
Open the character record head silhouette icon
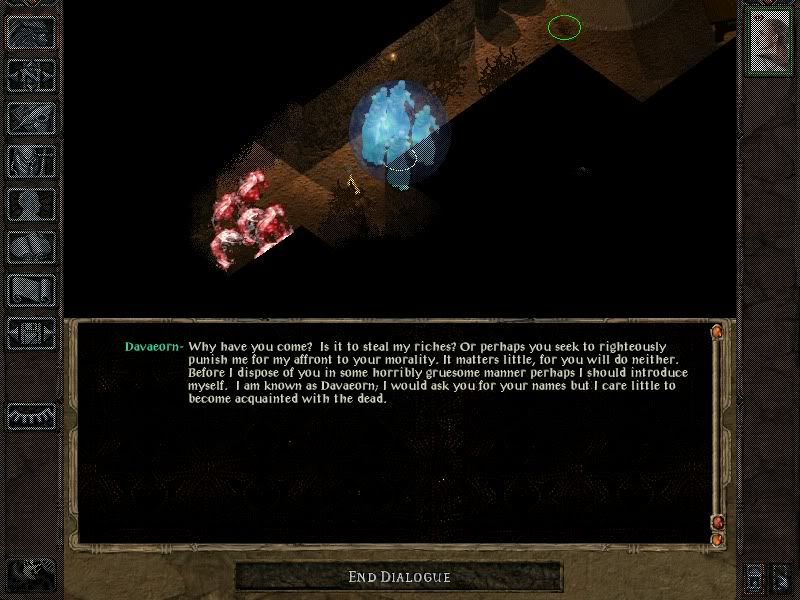(x=32, y=204)
